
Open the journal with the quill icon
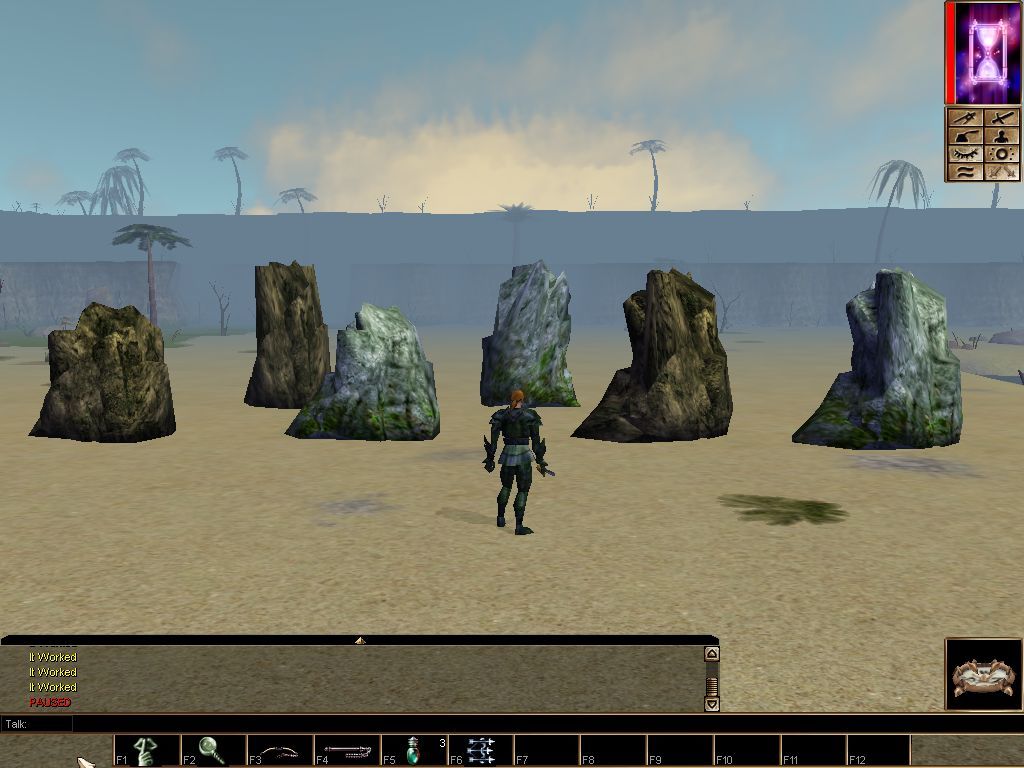(x=965, y=136)
